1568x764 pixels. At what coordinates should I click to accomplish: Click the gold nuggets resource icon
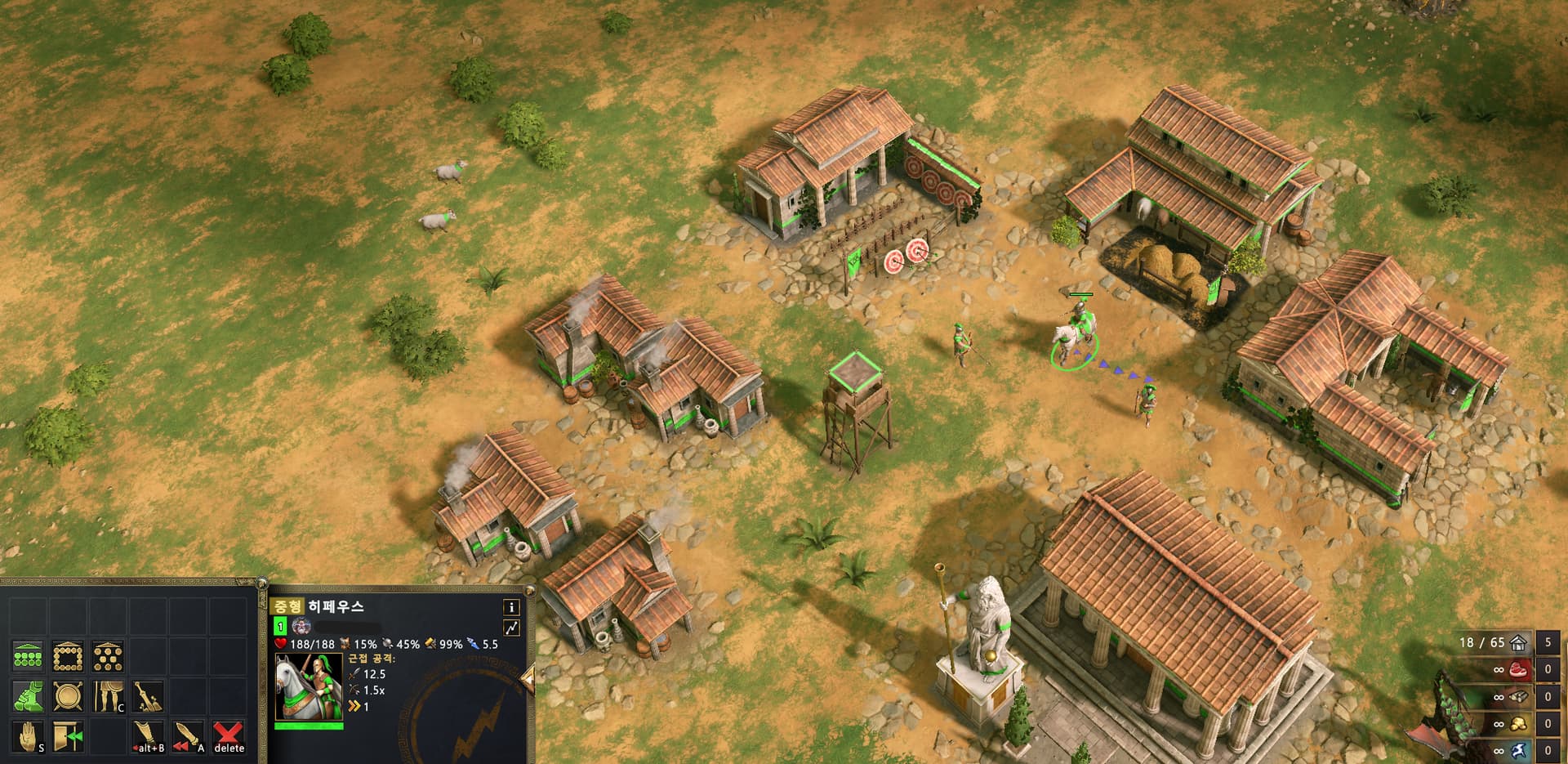tap(1520, 723)
